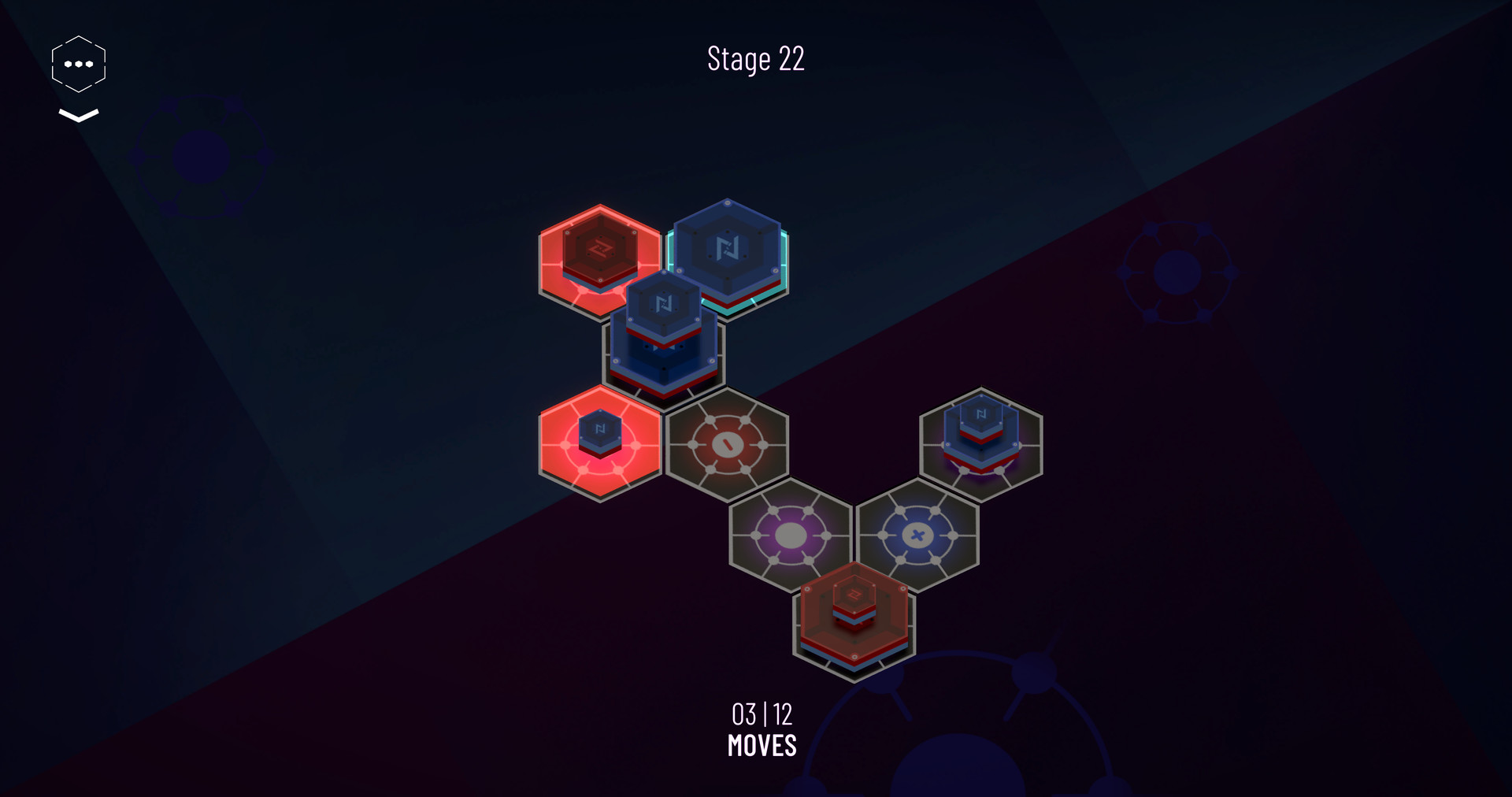1512x797 pixels.
Task: Click the MOVES label
Action: (762, 743)
